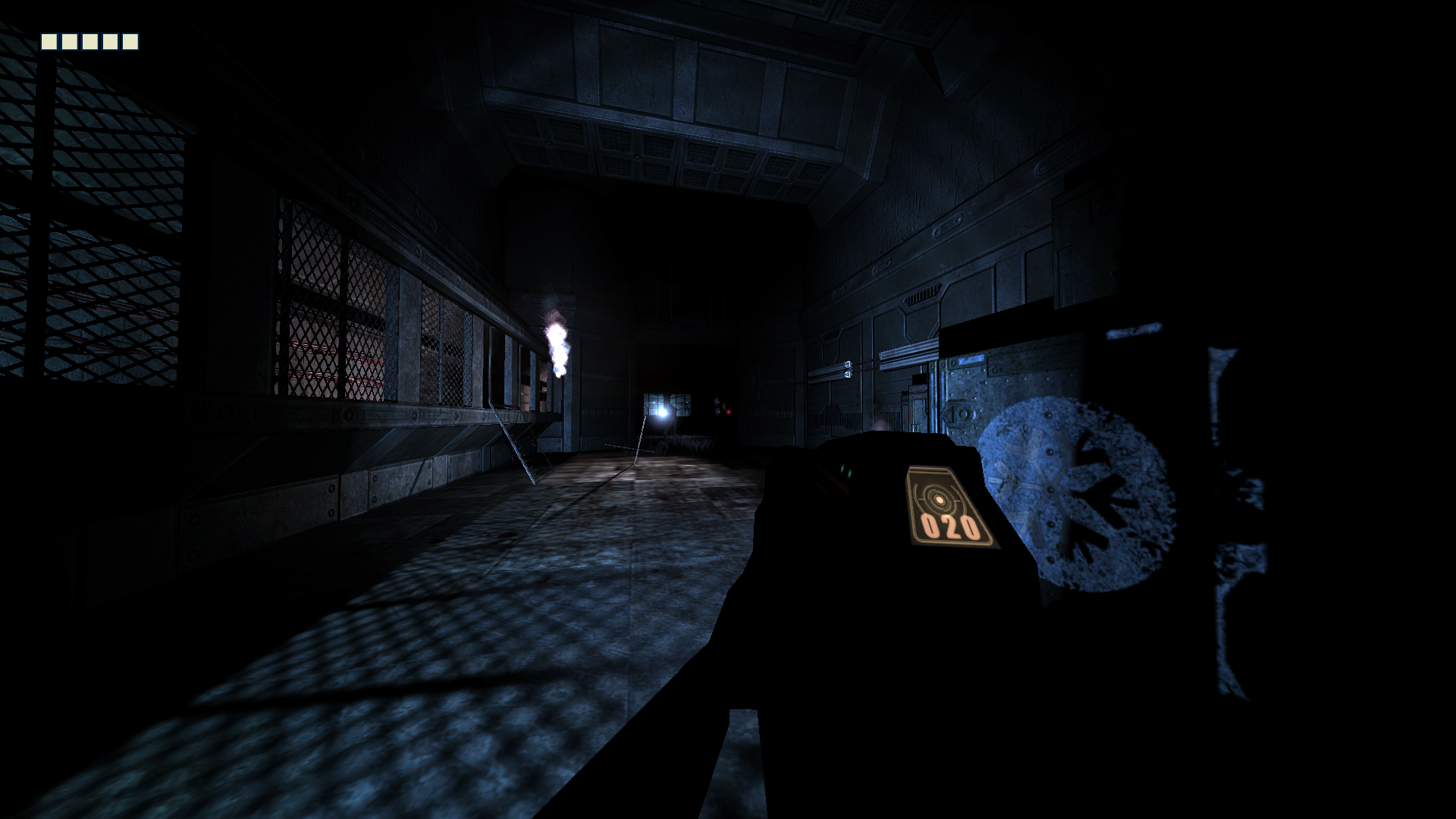Click the fourth health square in the row
The width and height of the screenshot is (1456, 819).
[110, 42]
